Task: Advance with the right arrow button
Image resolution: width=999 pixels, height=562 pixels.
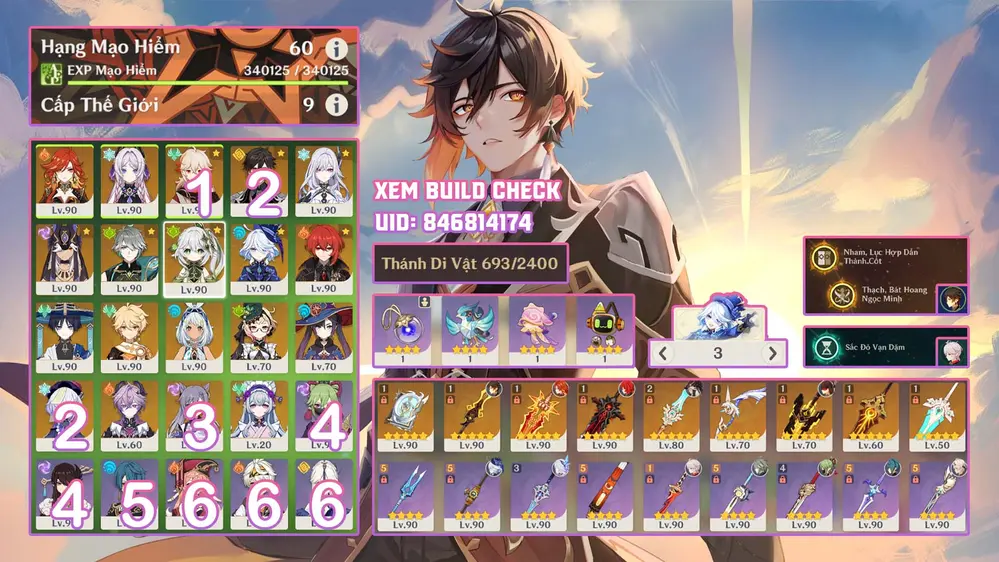Action: point(771,353)
